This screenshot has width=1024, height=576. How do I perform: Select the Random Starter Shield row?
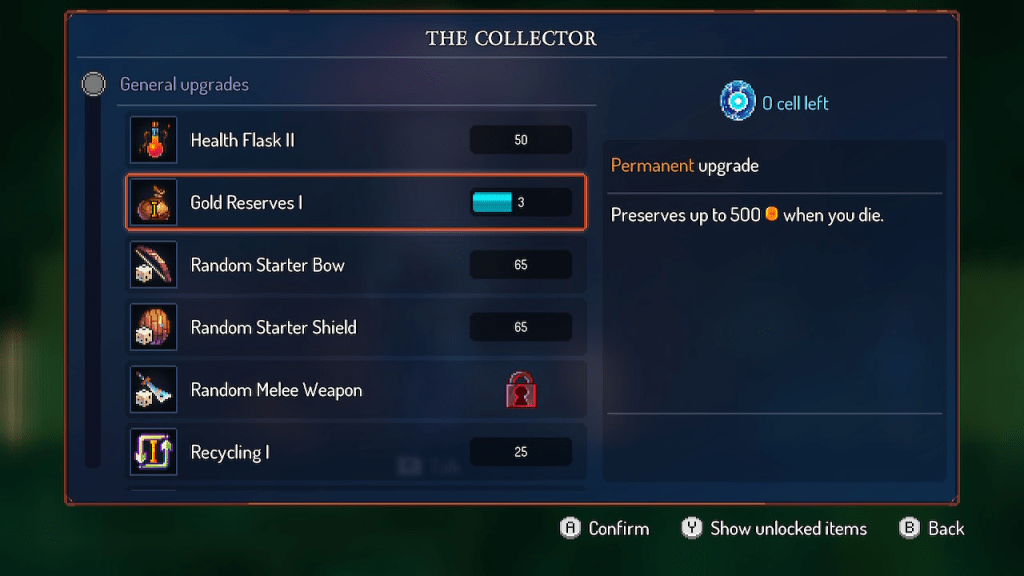(x=355, y=327)
